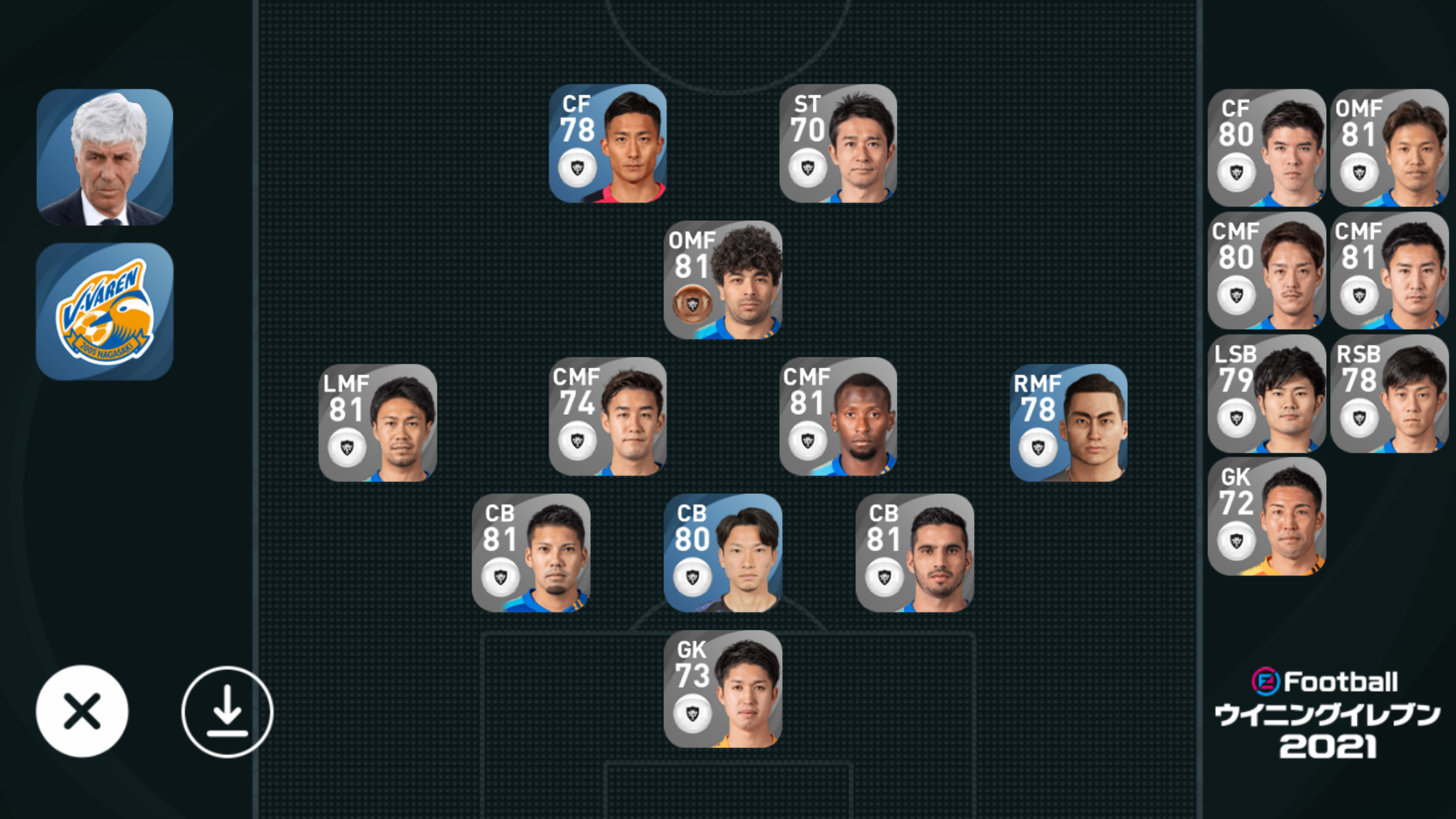The width and height of the screenshot is (1456, 819).
Task: Open the V-Varen Nagasaki club emblem
Action: [x=105, y=311]
